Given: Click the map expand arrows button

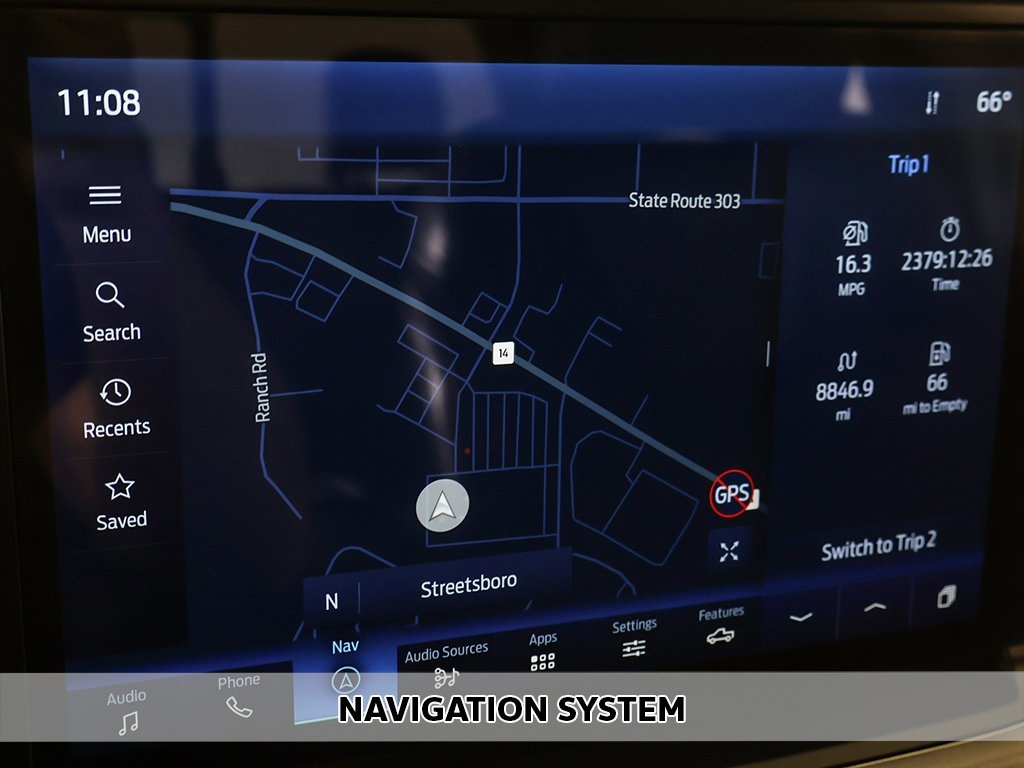Looking at the screenshot, I should pyautogui.click(x=729, y=551).
